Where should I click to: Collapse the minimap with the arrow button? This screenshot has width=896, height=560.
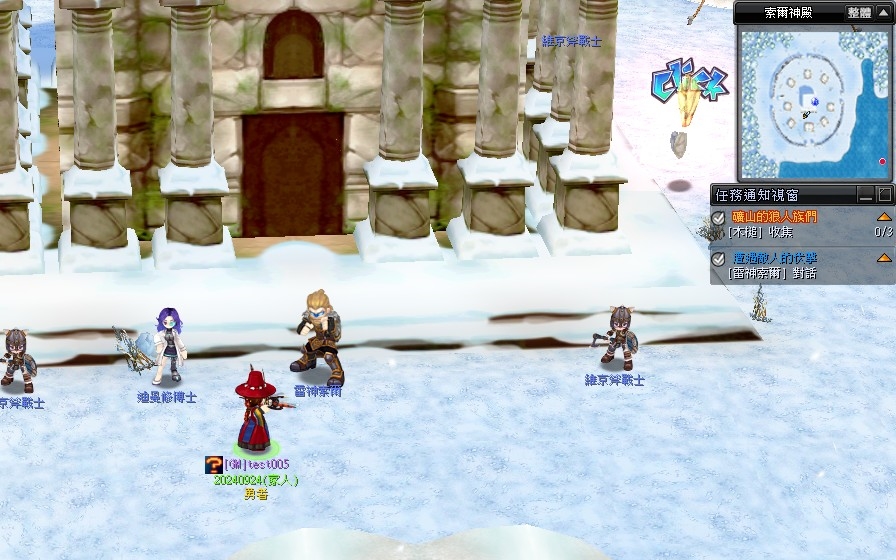point(884,13)
